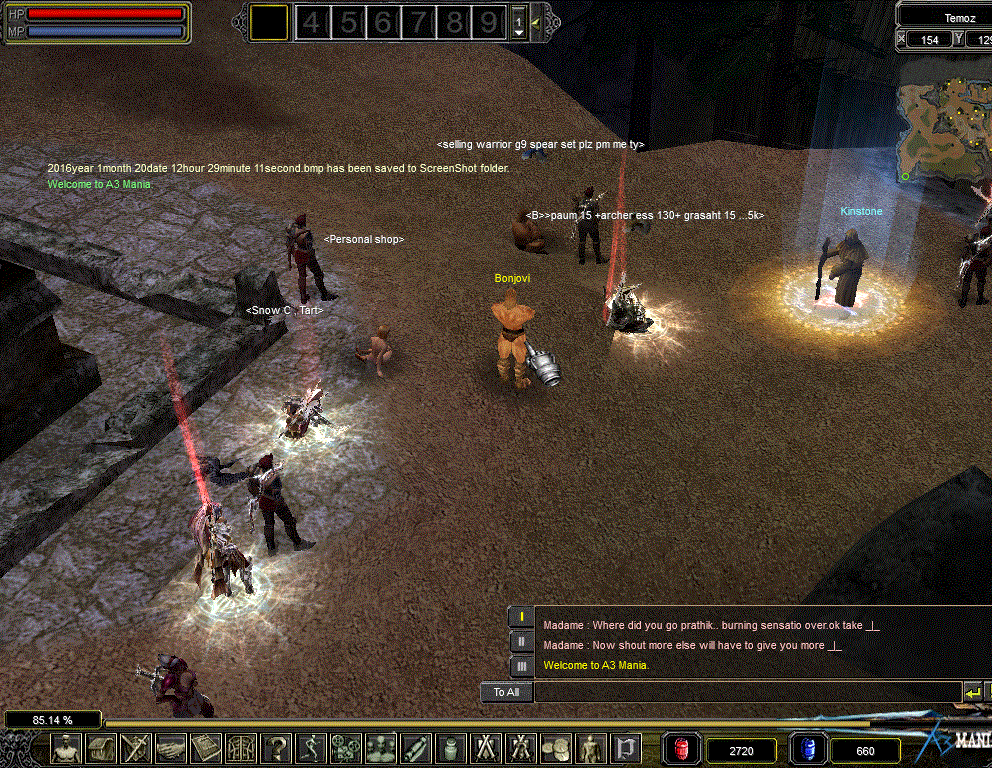Use the blue MP potion slot
Viewport: 992px width, 768px height.
pos(808,749)
